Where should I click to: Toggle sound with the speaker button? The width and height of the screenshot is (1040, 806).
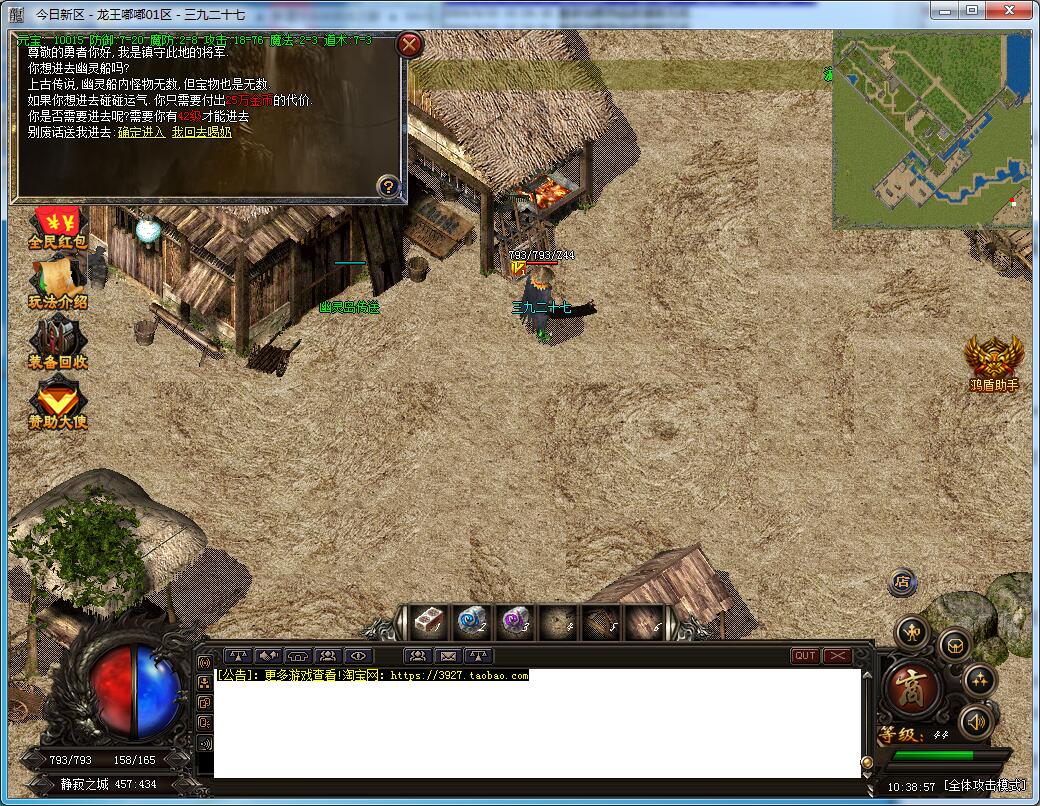[x=977, y=722]
